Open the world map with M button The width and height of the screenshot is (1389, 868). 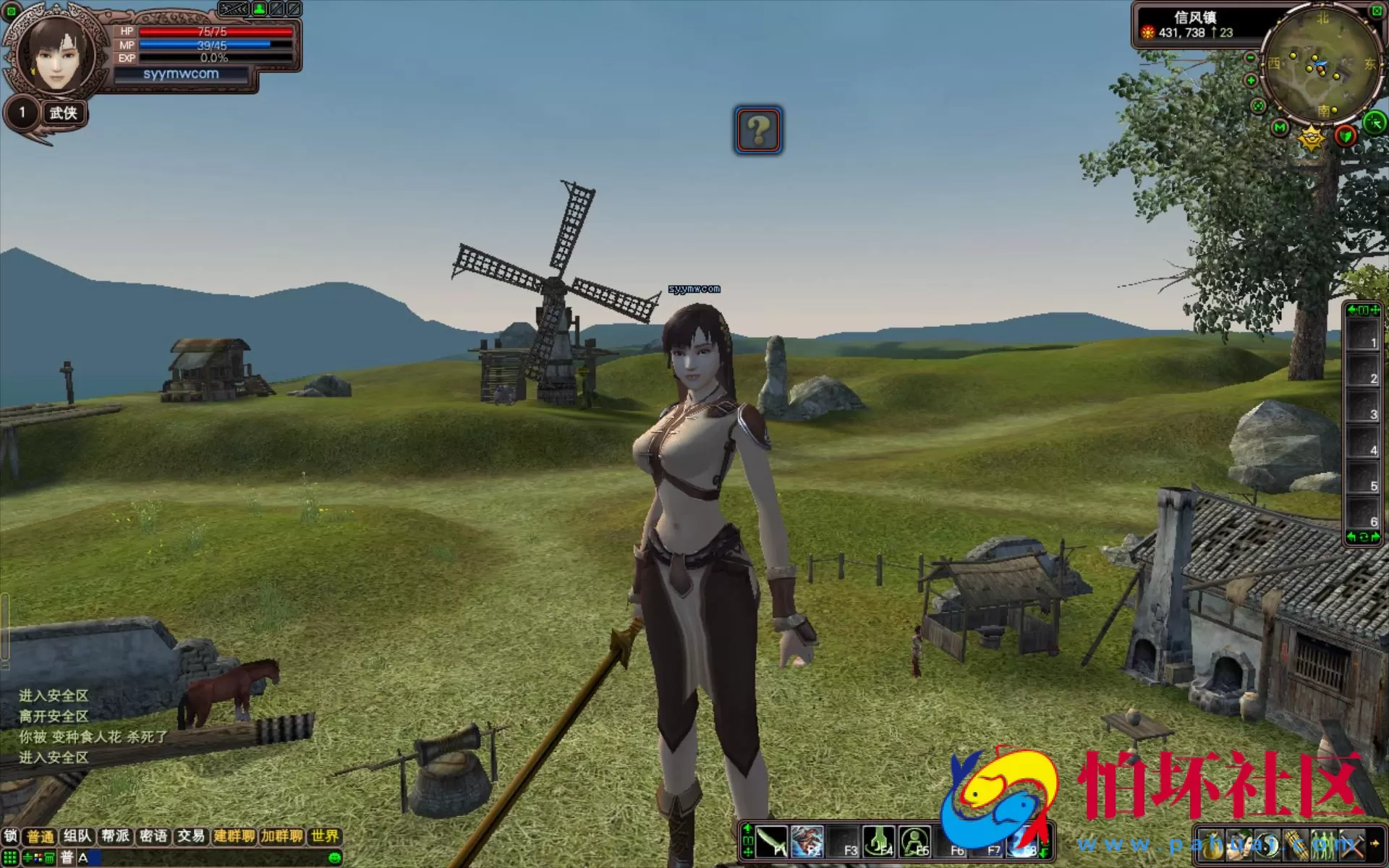(x=1280, y=128)
